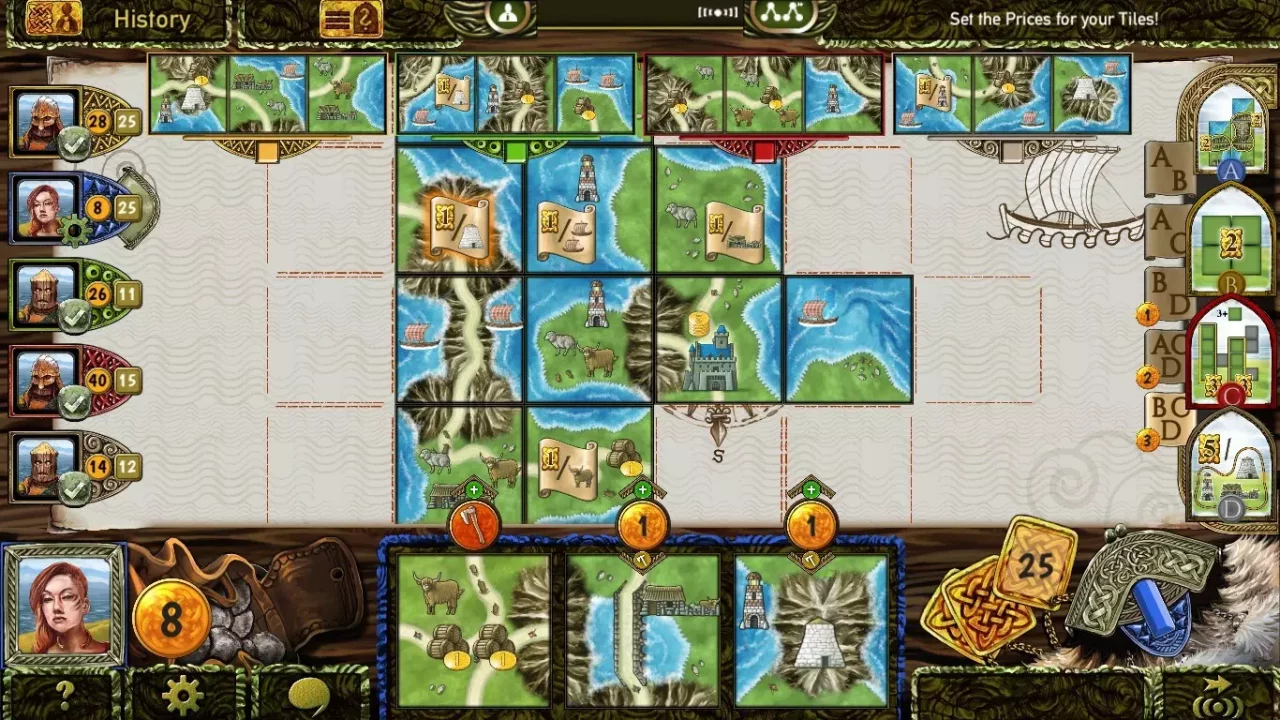Adjust the price coin under the middle tile
The height and width of the screenshot is (720, 1280).
[642, 524]
